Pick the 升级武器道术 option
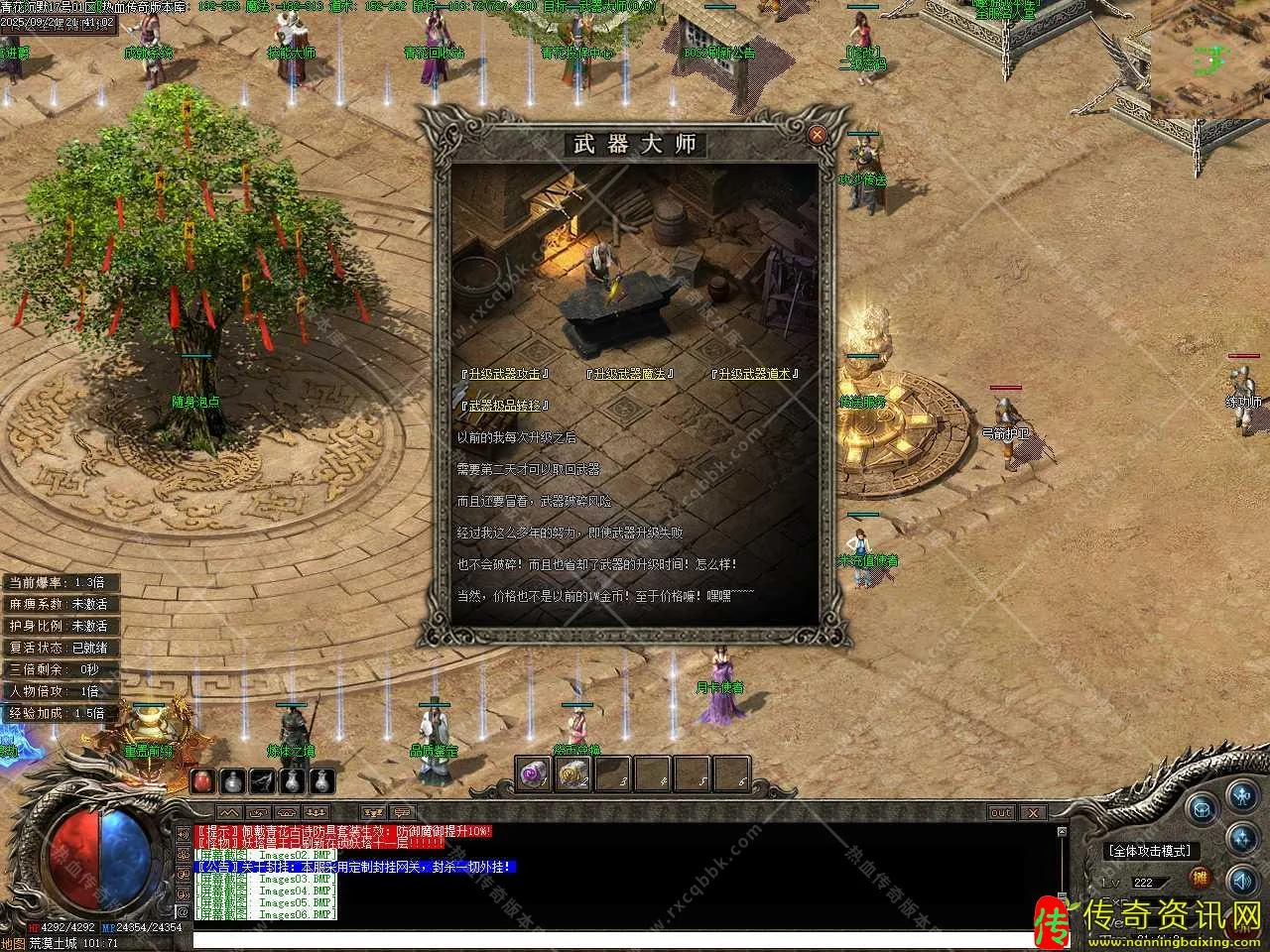 click(x=755, y=374)
